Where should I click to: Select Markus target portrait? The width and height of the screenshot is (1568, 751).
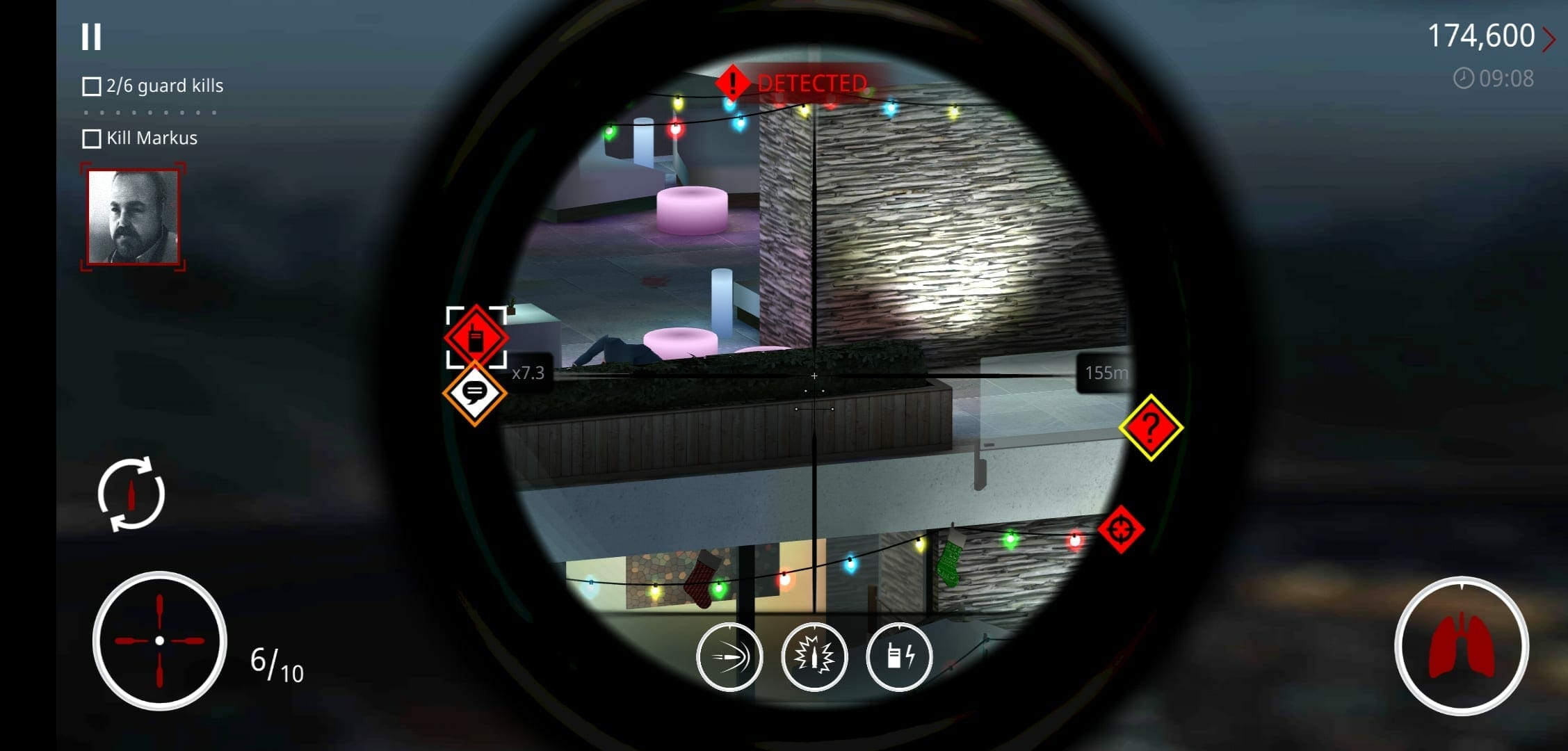(133, 217)
